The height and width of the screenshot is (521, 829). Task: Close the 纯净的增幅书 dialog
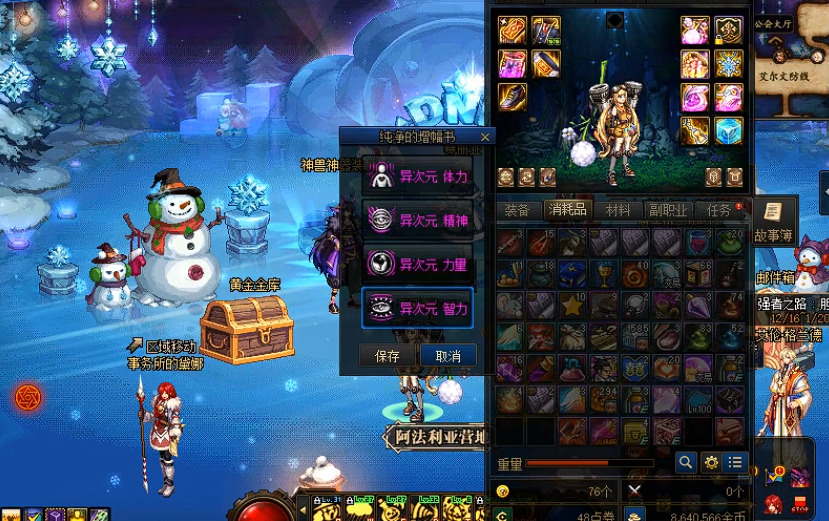486,137
